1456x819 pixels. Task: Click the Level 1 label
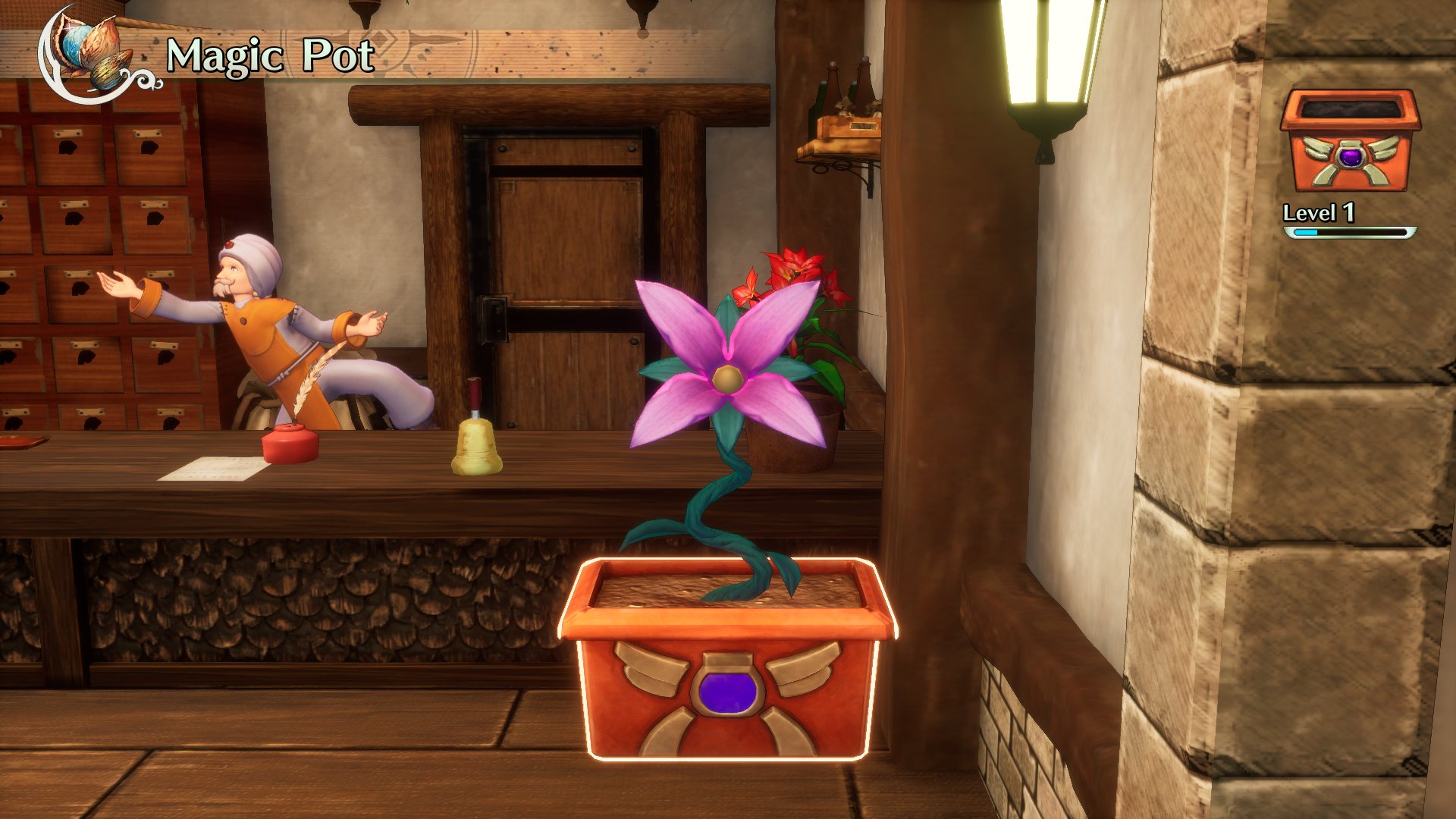1319,215
